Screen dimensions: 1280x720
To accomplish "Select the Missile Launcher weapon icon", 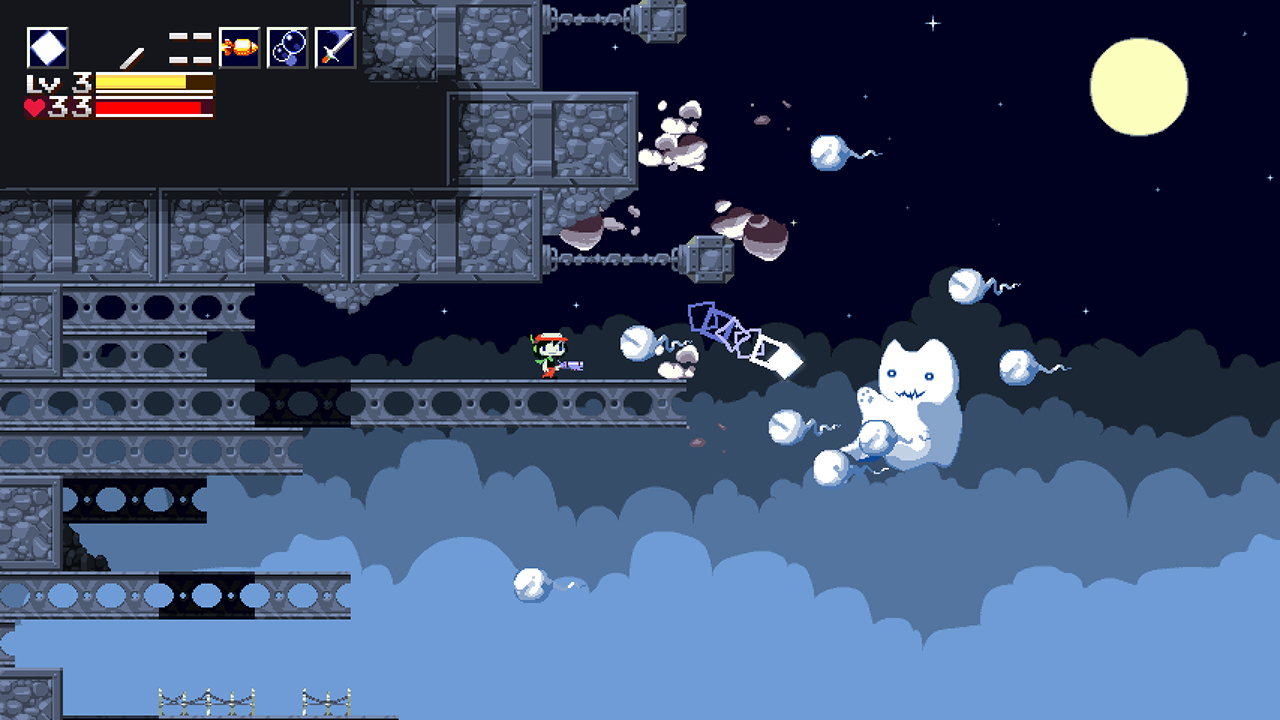I will tap(239, 47).
